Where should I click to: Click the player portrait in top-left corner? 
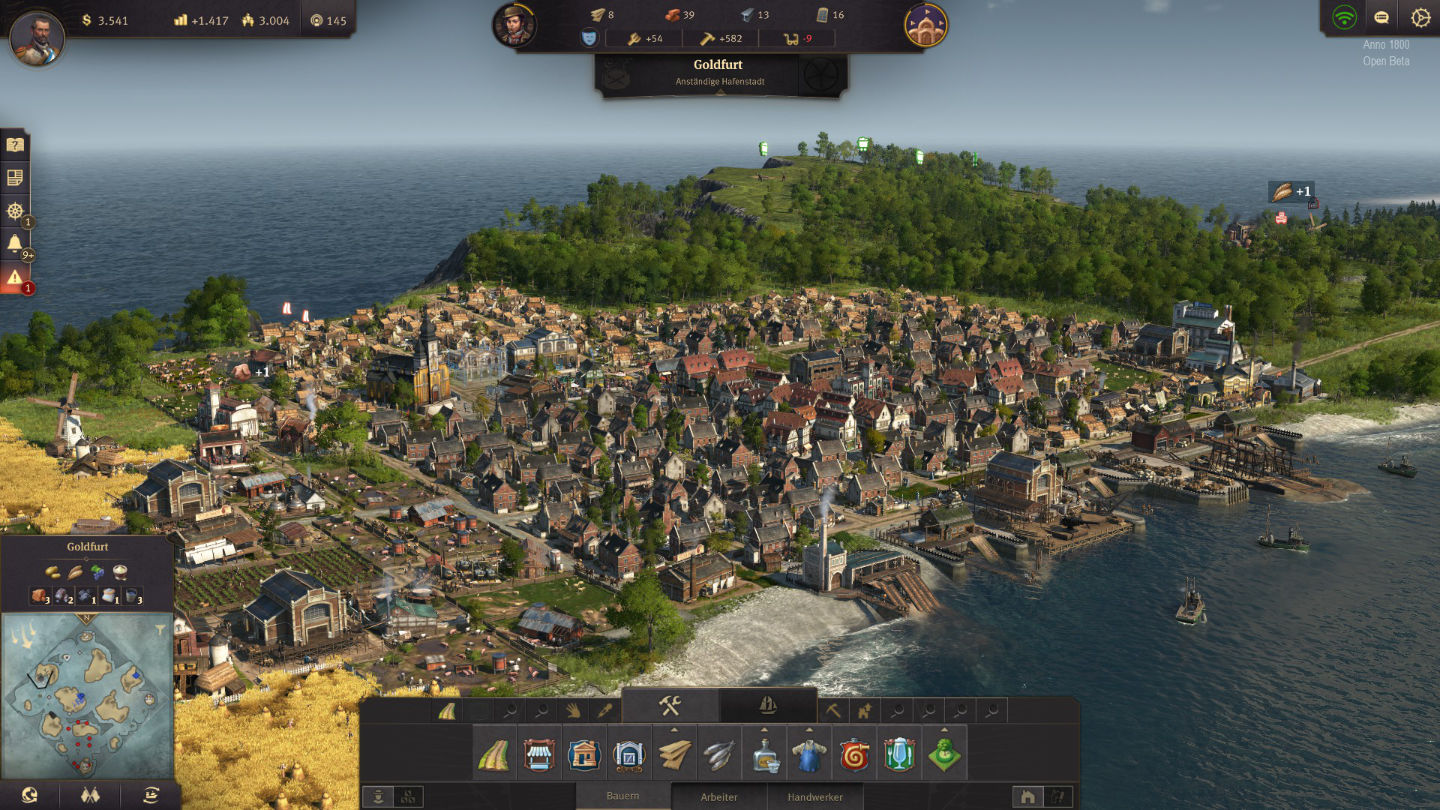tap(38, 38)
